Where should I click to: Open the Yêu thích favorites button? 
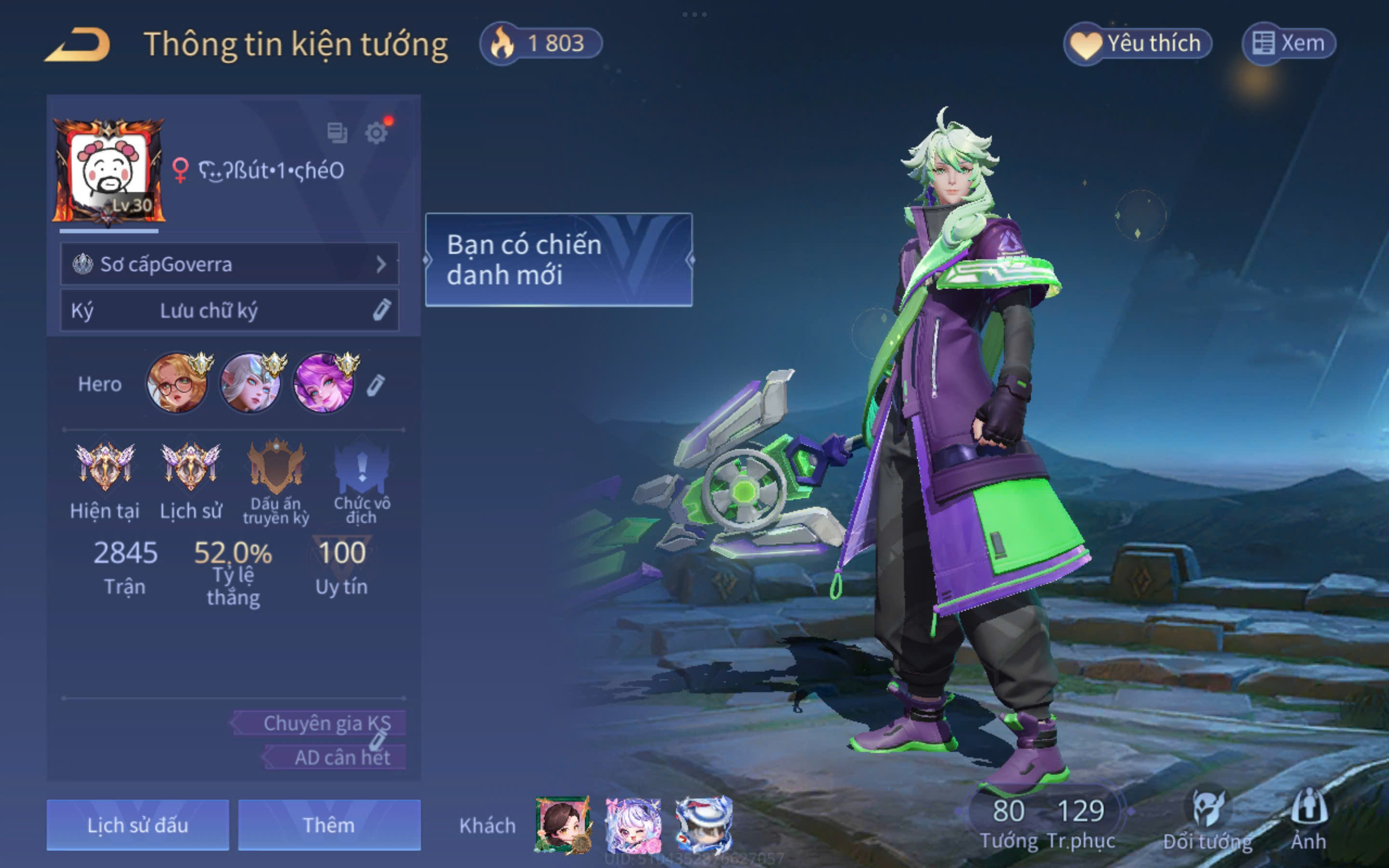pyautogui.click(x=1138, y=43)
